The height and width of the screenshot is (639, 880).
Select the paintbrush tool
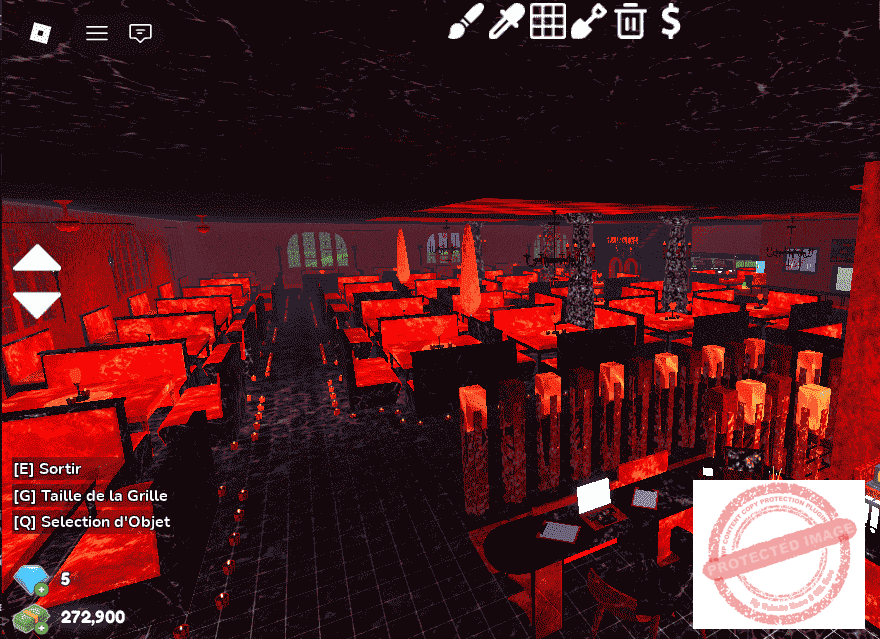coord(465,21)
